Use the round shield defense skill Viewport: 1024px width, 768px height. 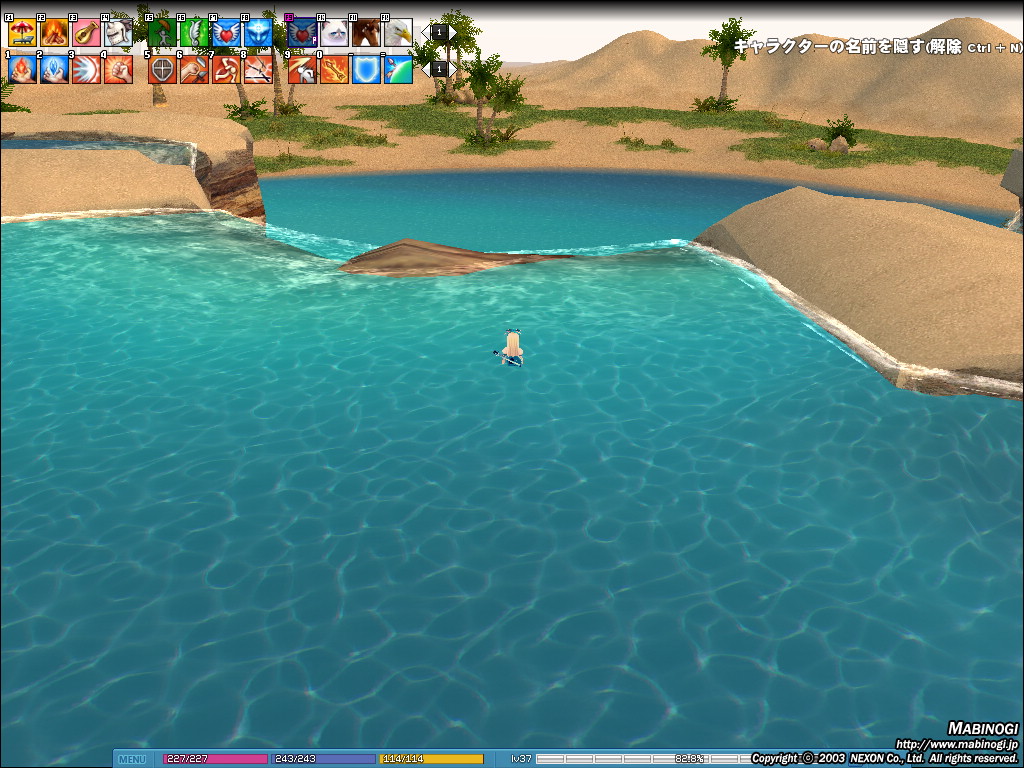coord(162,69)
